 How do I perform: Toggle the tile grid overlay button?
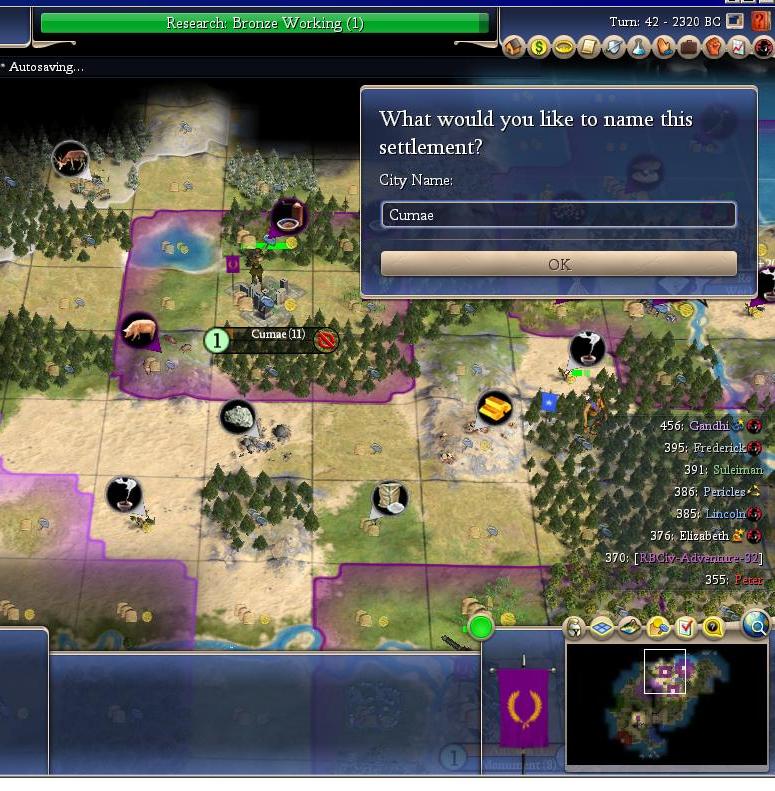[602, 627]
